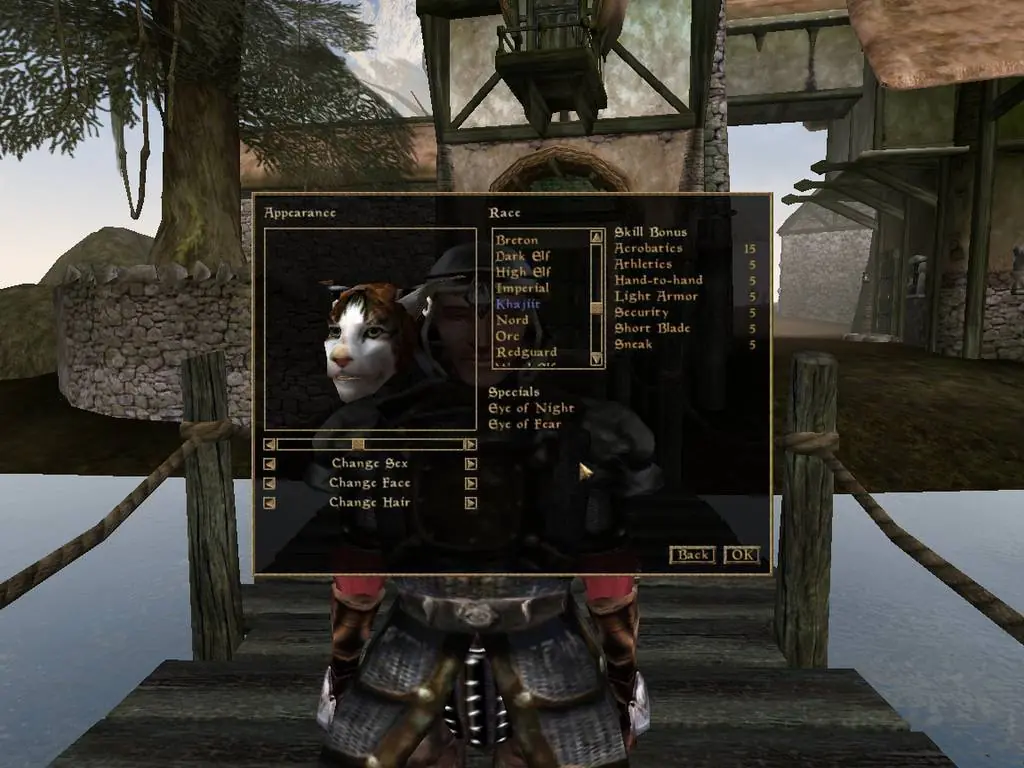Select Breton in the race list
The width and height of the screenshot is (1024, 768).
pos(517,240)
